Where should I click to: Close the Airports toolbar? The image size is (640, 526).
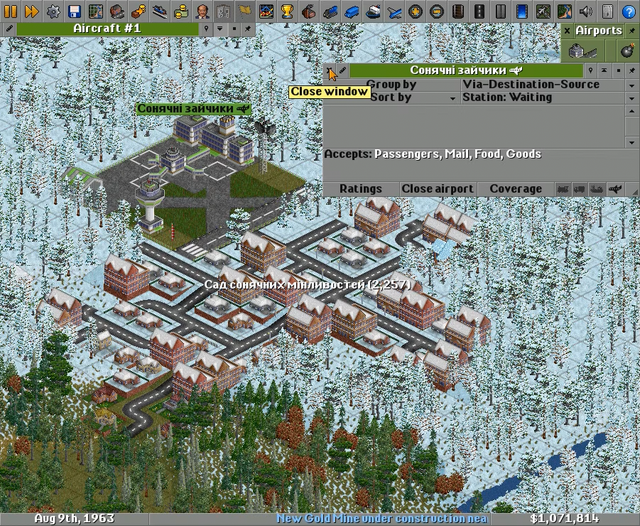[567, 30]
